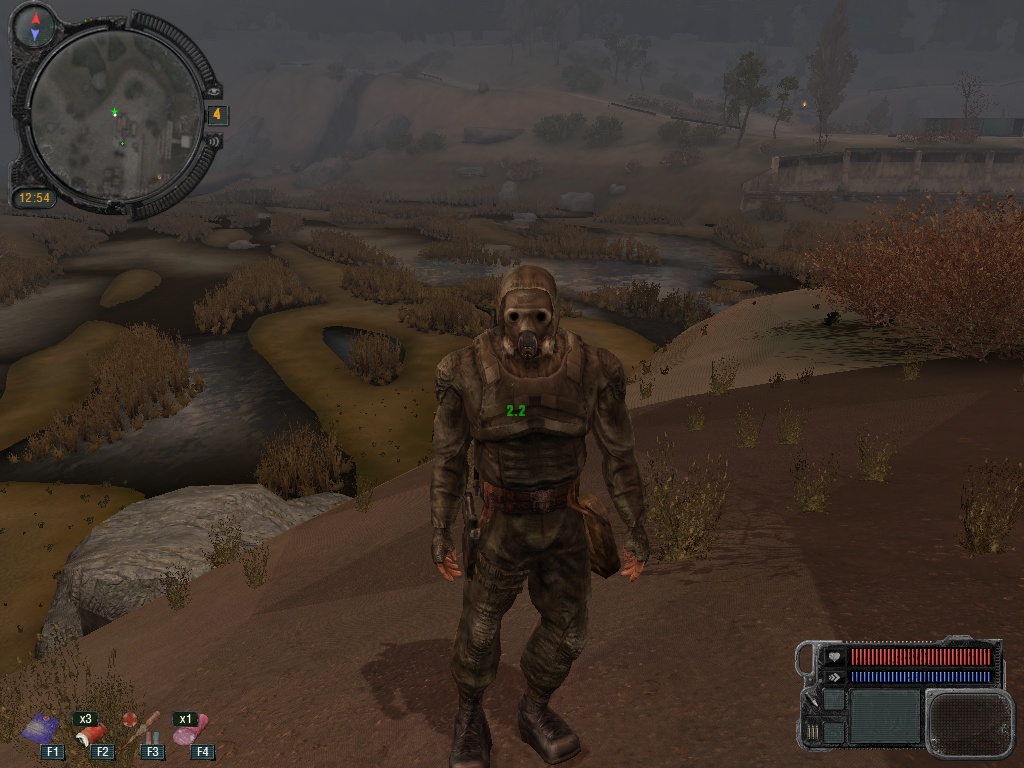Select the red canned food quick slot
1024x768 pixels.
coord(92,734)
